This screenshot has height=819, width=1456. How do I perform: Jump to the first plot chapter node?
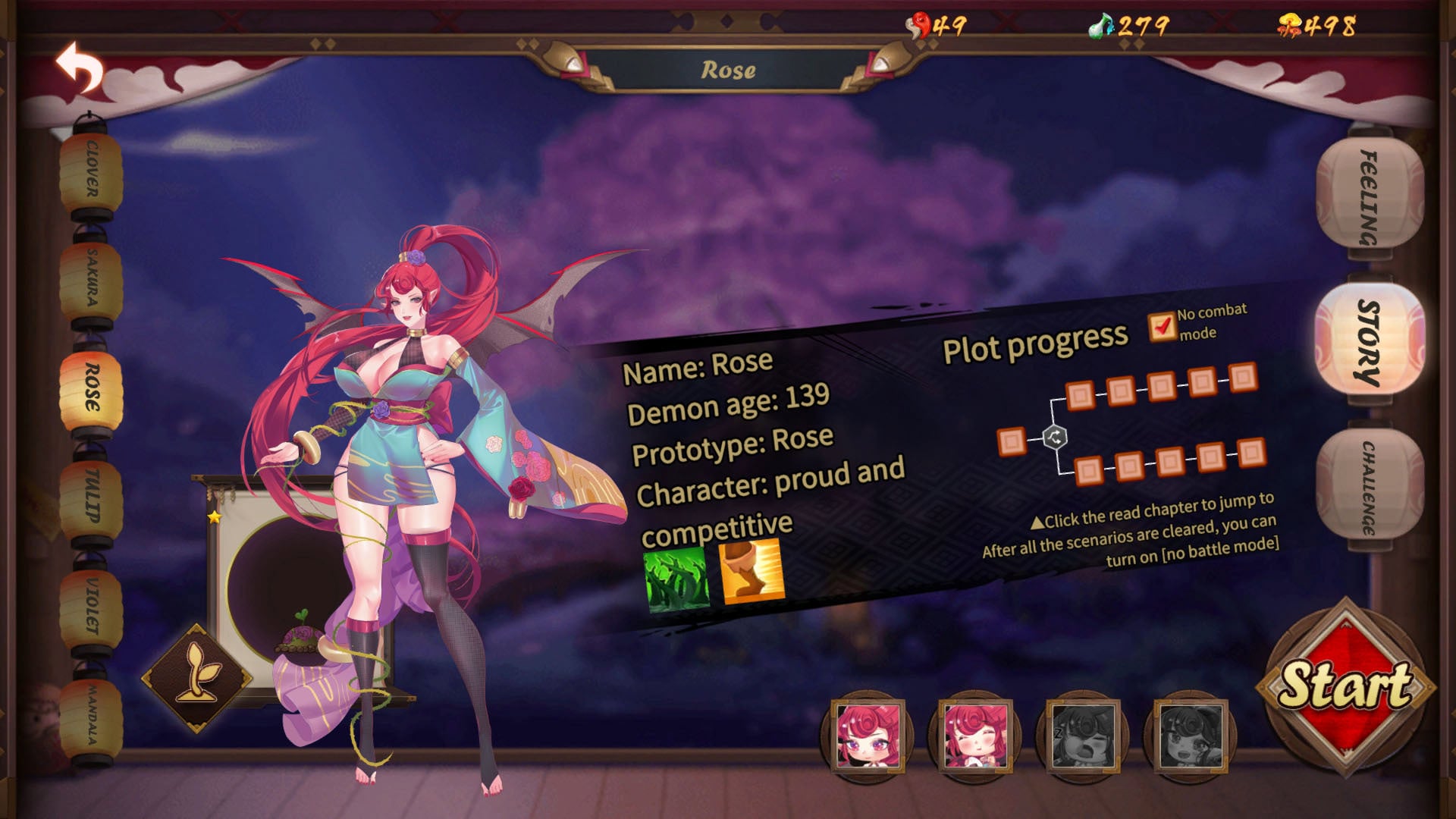coord(1011,441)
